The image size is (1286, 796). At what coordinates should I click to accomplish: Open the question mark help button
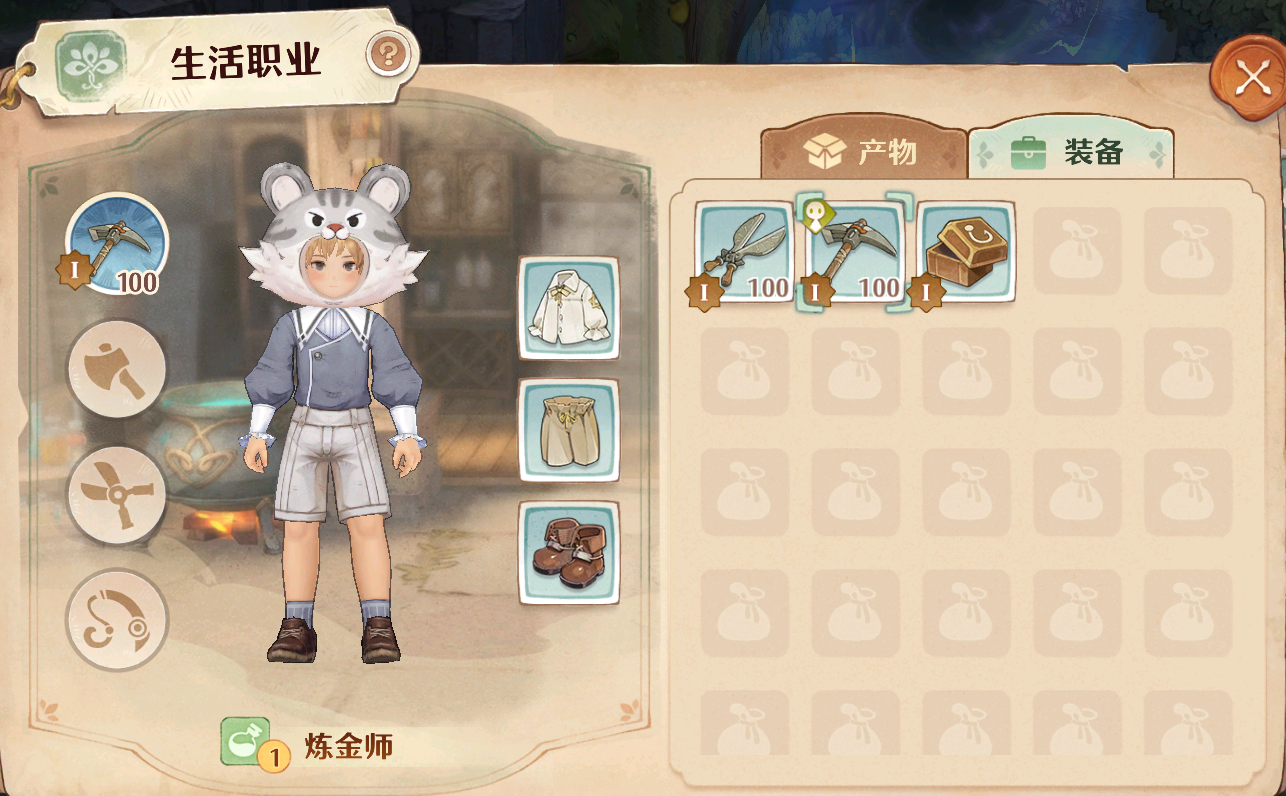[x=388, y=54]
